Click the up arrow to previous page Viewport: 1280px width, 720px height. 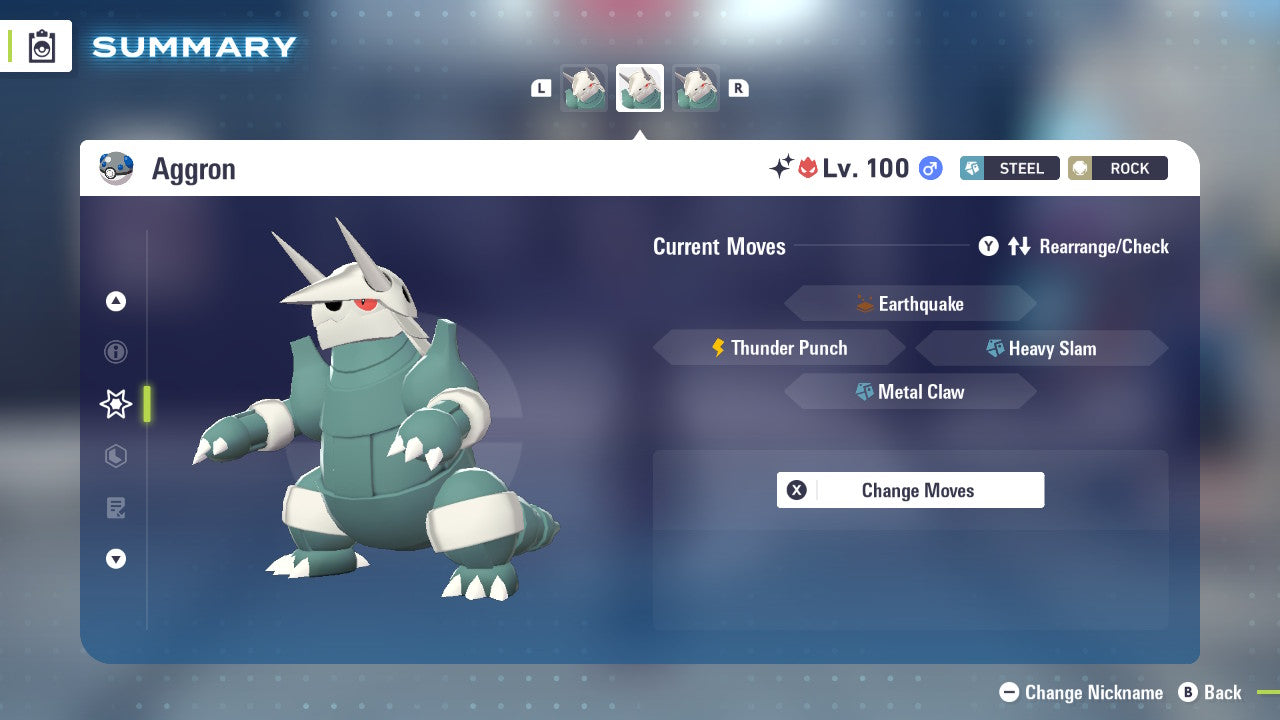coord(116,301)
